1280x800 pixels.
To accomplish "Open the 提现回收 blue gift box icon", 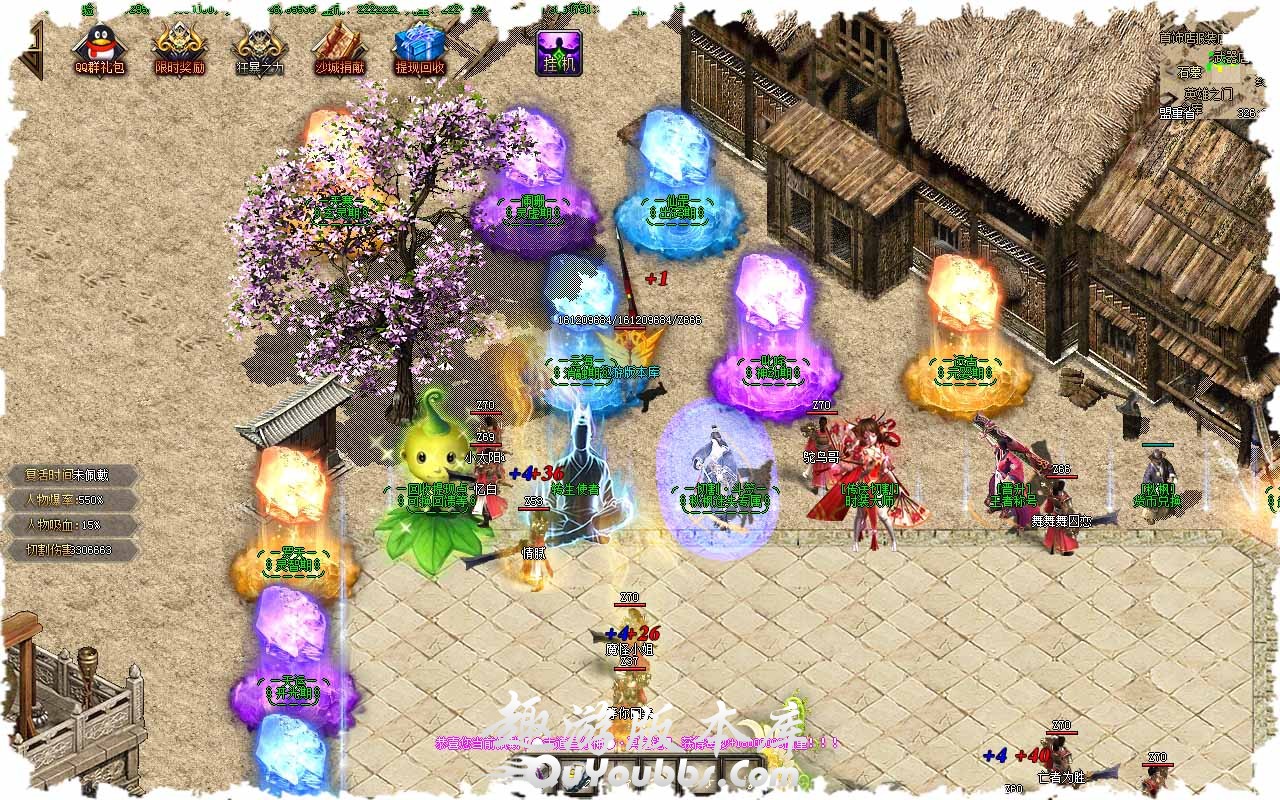I will coord(419,48).
